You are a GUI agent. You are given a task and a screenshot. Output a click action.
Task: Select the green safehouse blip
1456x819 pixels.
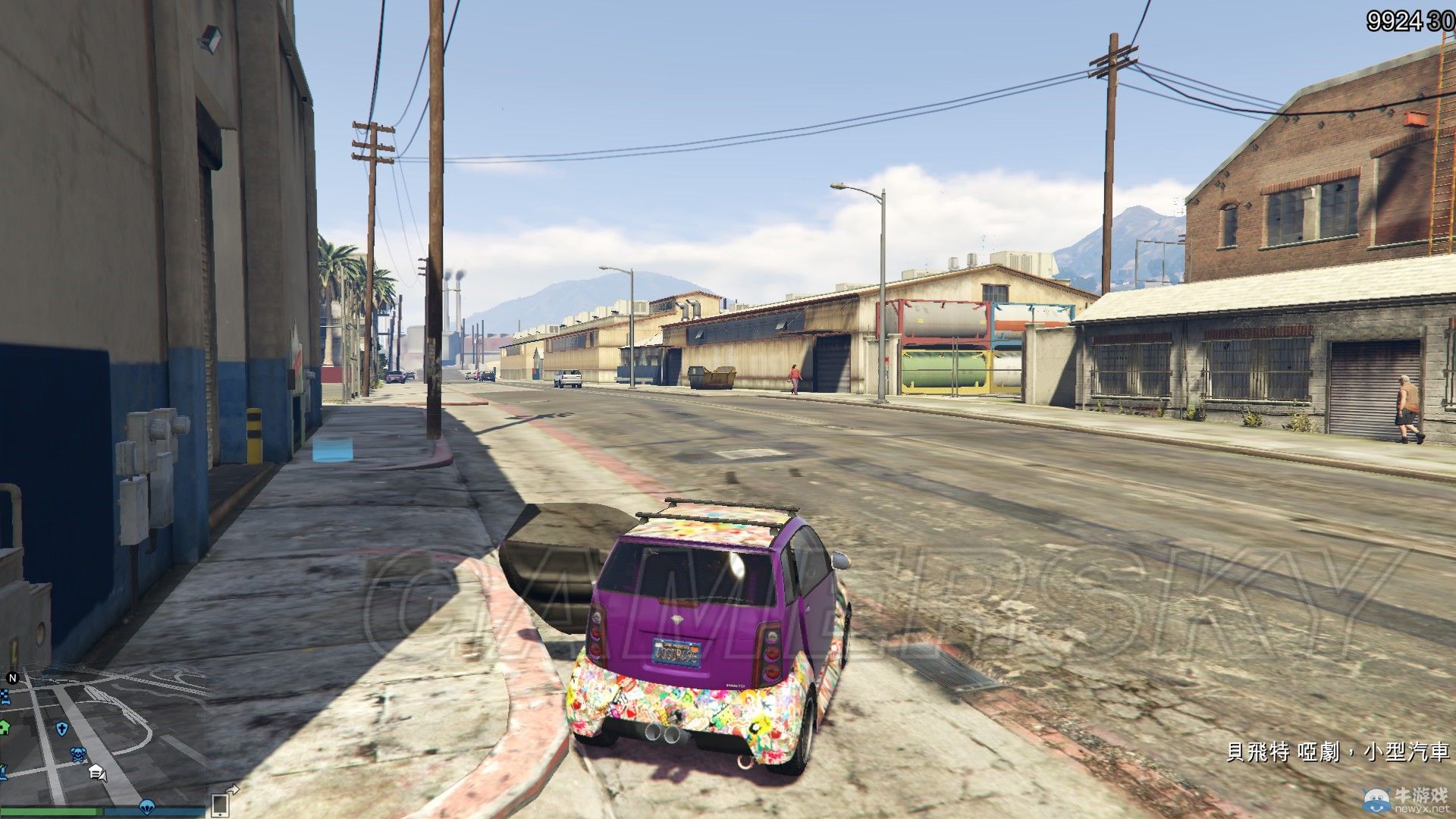(3, 726)
